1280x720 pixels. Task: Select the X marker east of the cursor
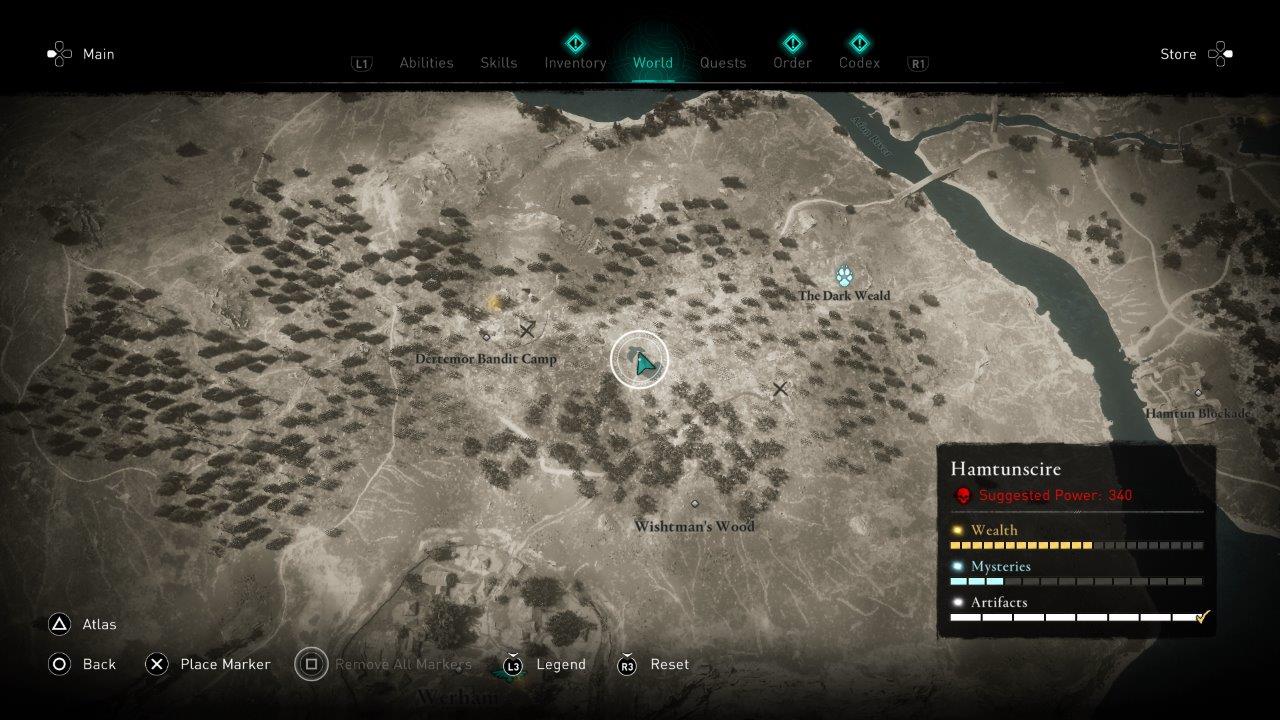pyautogui.click(x=780, y=390)
